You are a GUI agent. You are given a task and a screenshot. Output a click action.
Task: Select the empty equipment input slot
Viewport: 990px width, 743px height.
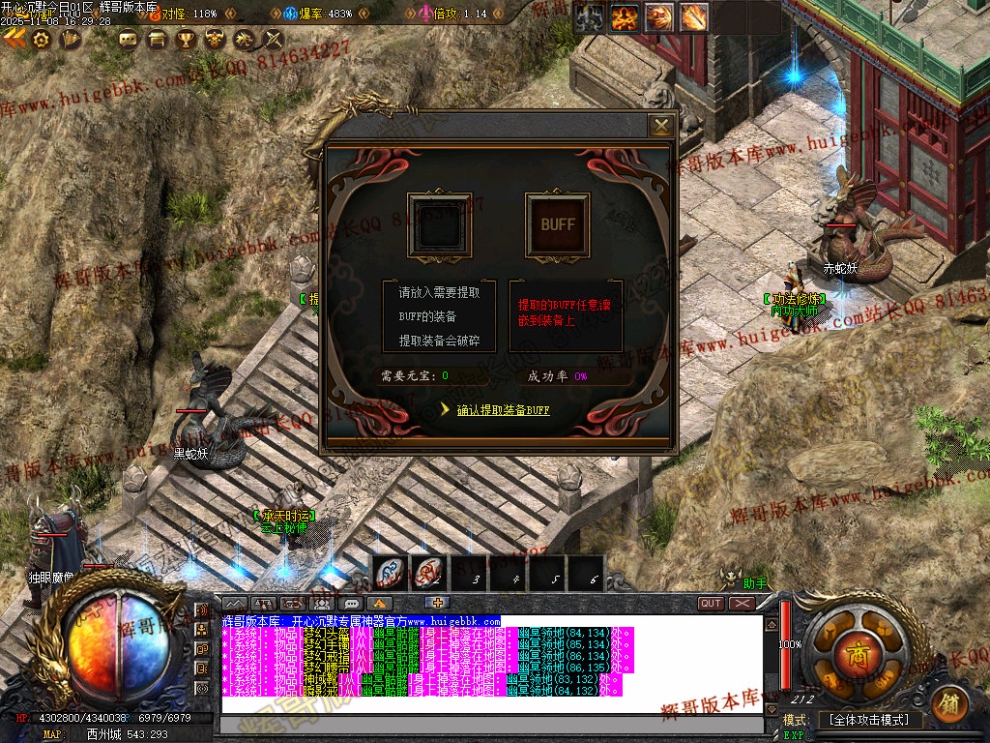(x=439, y=226)
